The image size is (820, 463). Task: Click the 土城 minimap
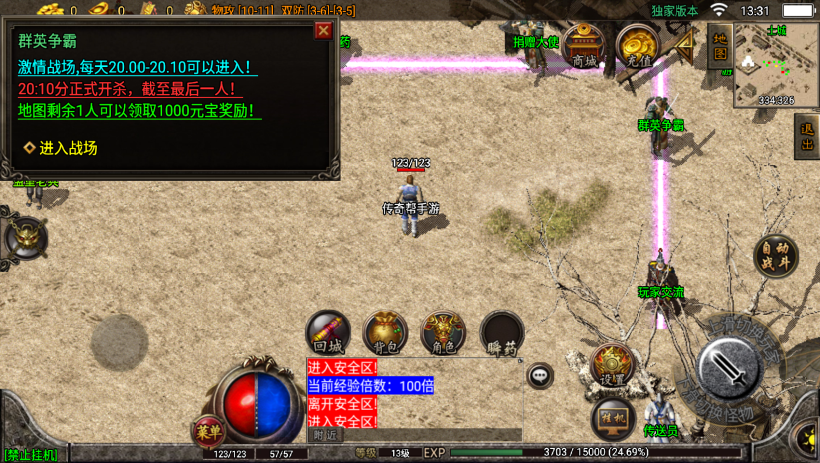(x=776, y=65)
